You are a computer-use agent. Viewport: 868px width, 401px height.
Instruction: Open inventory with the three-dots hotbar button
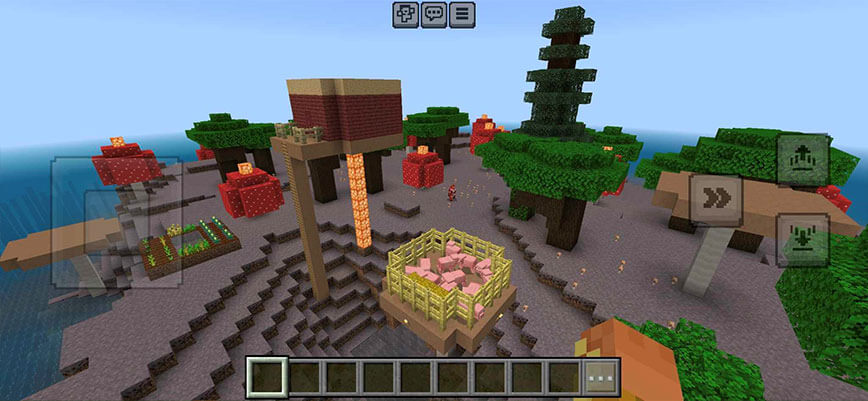click(602, 378)
